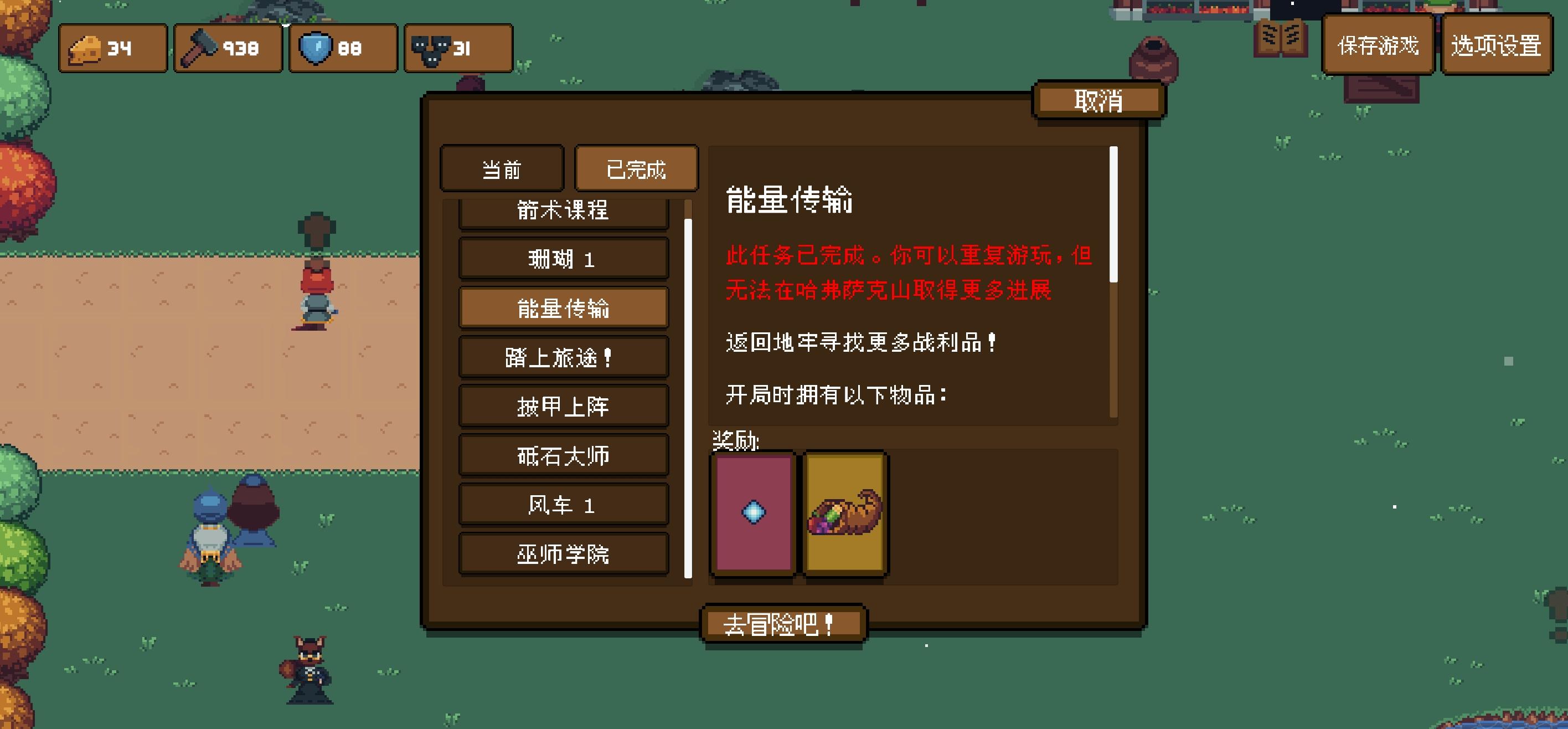Click the 取消 cancel button
This screenshot has width=1568, height=729.
click(1099, 99)
